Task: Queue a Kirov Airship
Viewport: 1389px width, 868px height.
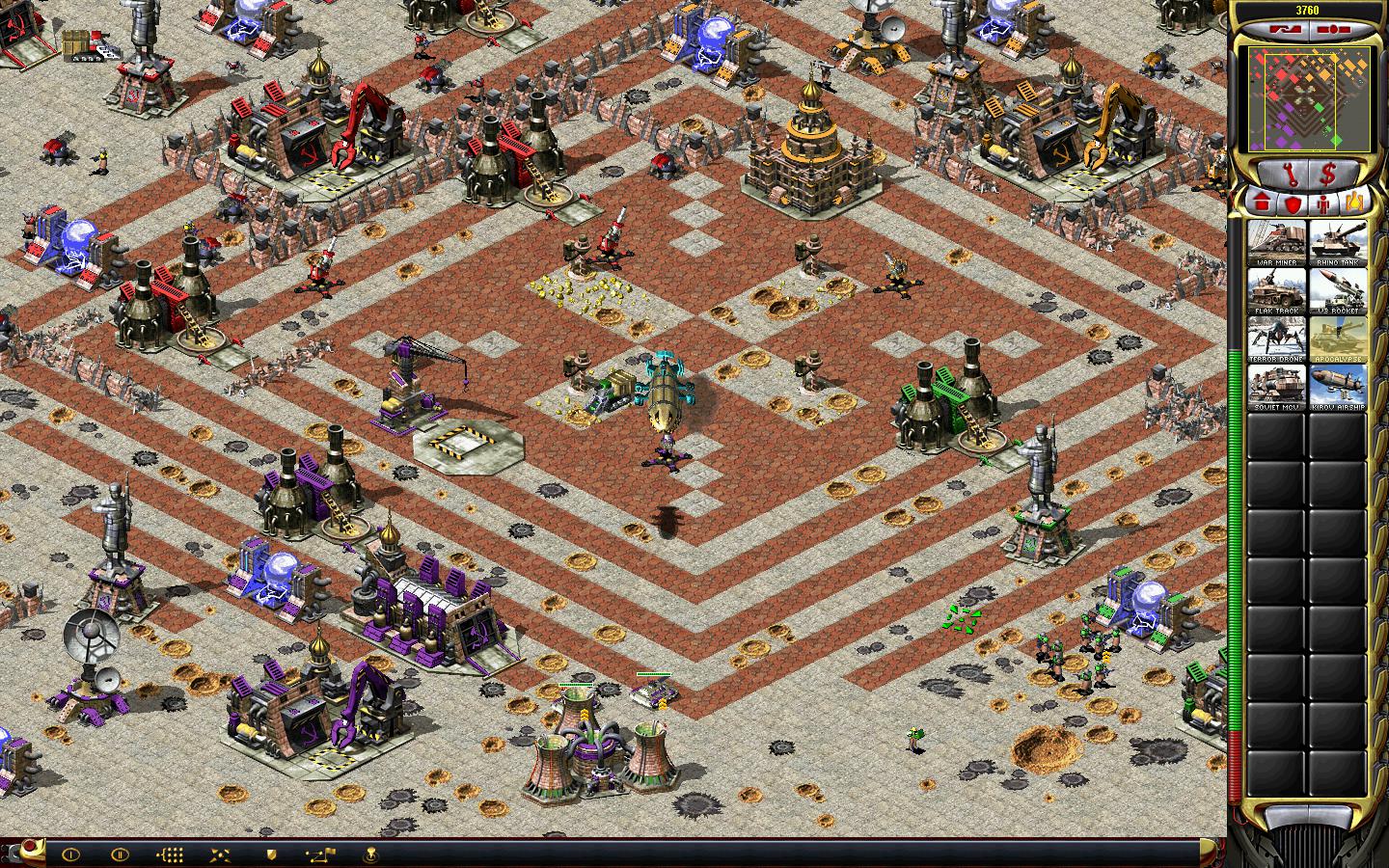Action: tap(1337, 387)
